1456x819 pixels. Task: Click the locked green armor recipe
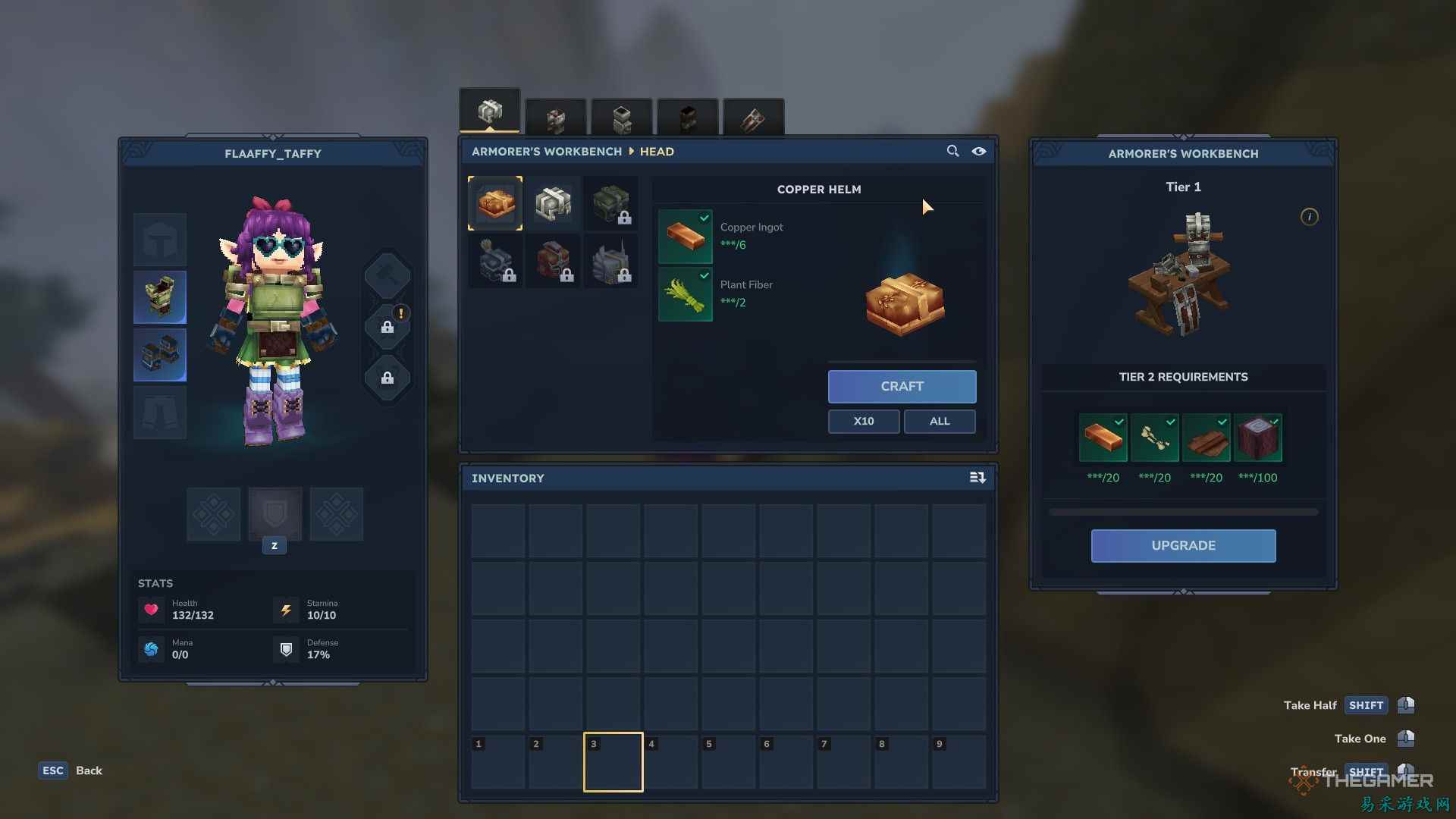click(x=611, y=202)
